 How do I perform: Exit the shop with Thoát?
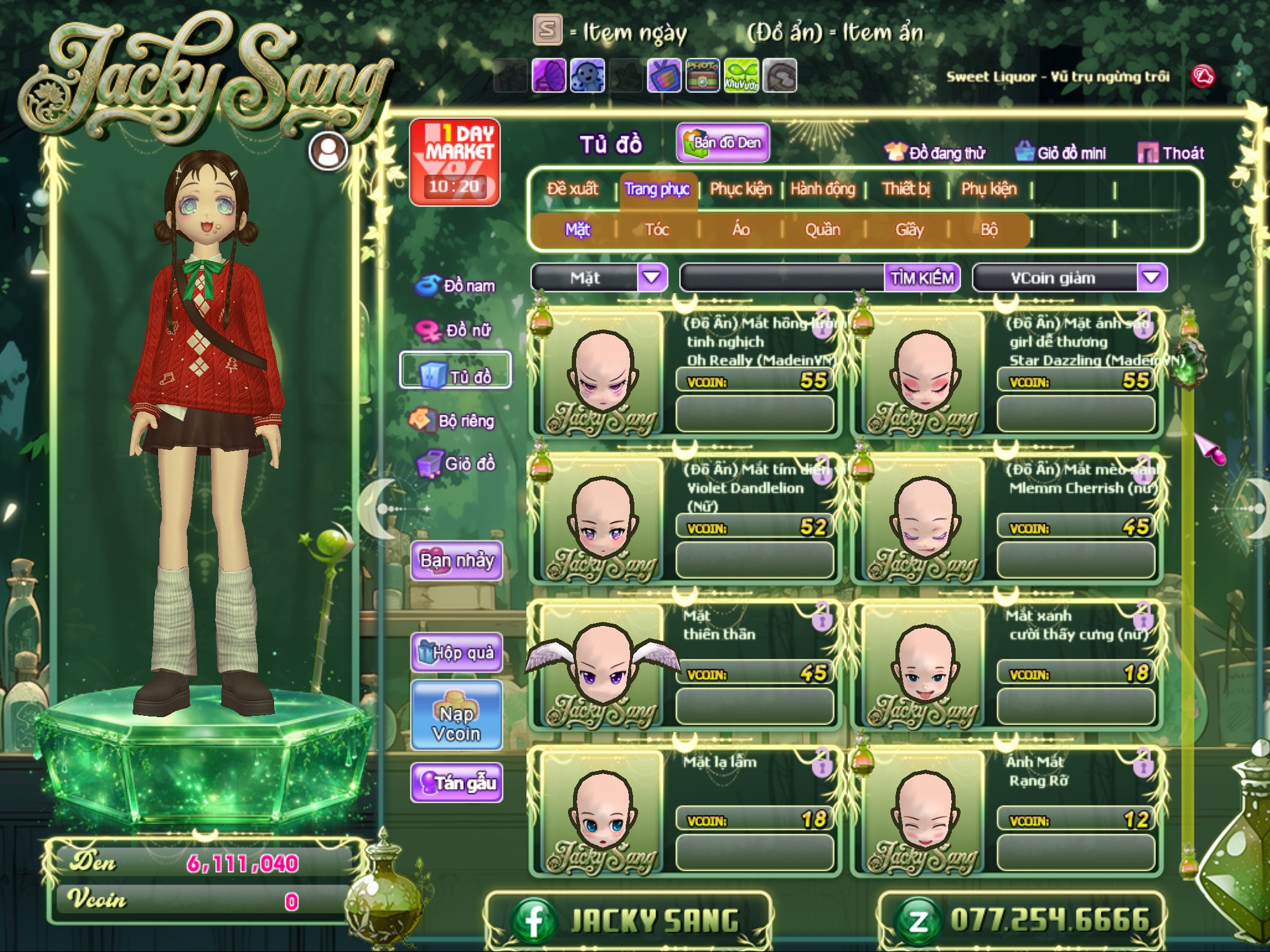pos(1171,153)
